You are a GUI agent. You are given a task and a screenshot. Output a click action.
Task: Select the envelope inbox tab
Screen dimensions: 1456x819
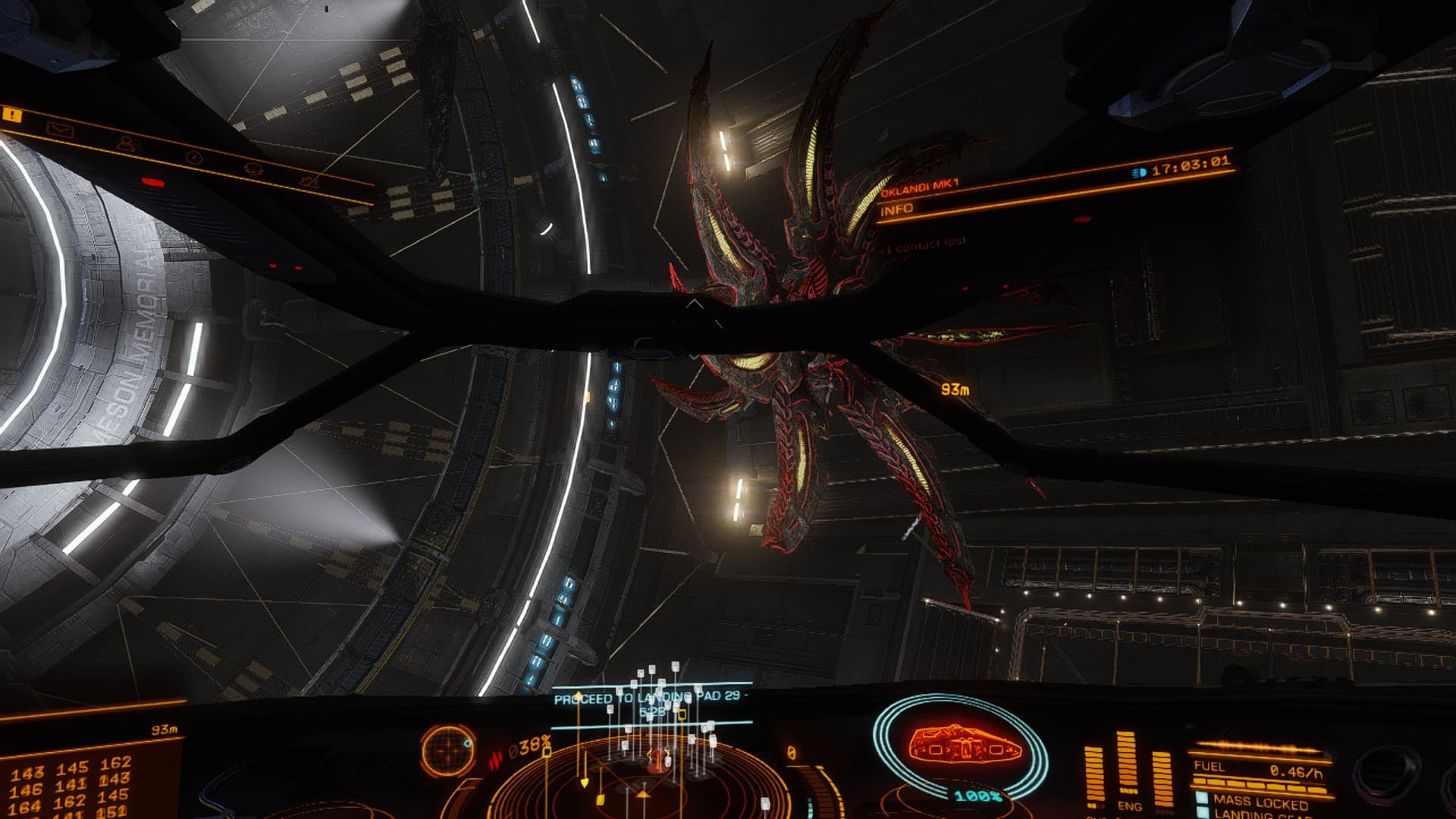coord(59,130)
